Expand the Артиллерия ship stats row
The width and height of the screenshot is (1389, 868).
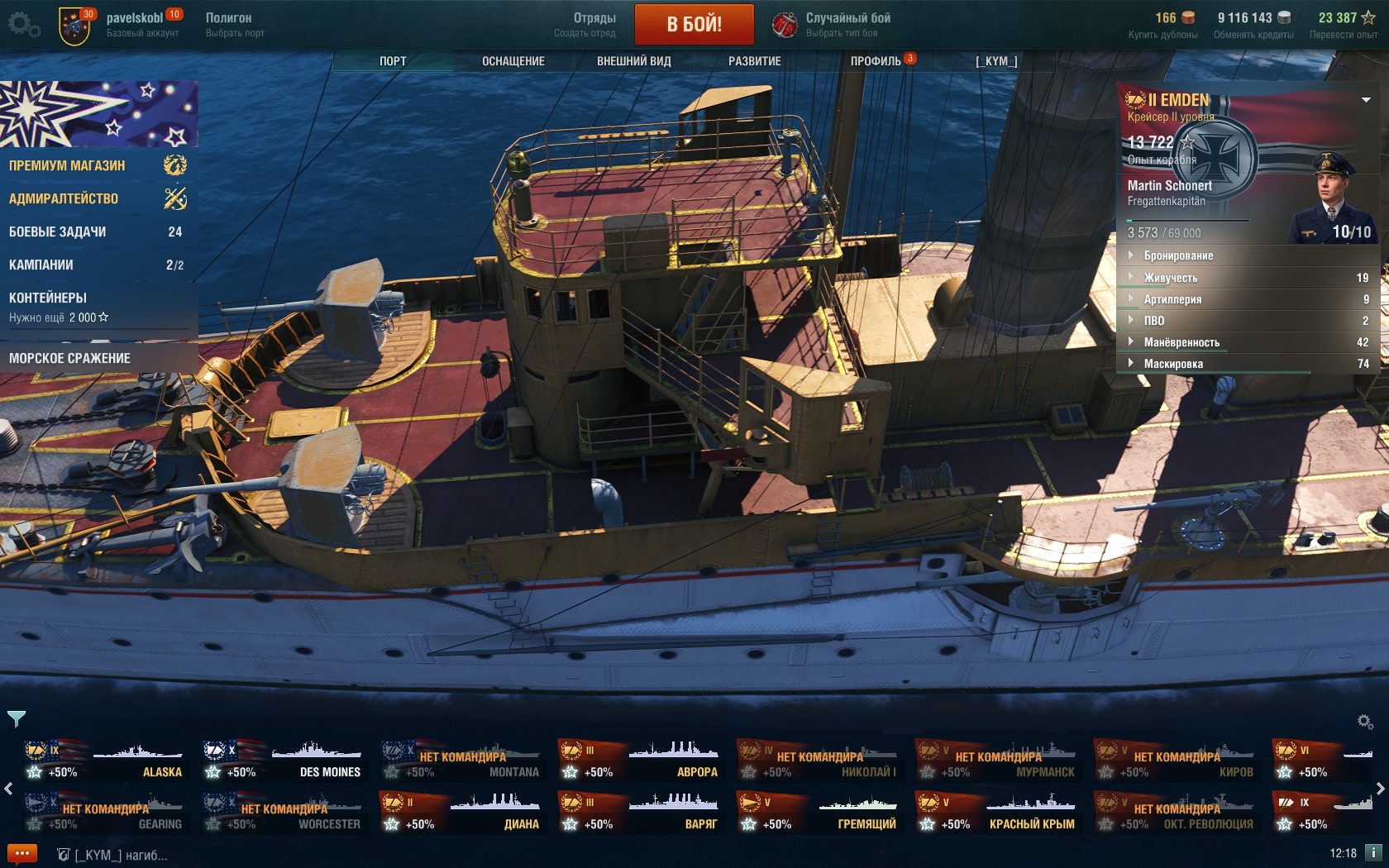click(1172, 299)
